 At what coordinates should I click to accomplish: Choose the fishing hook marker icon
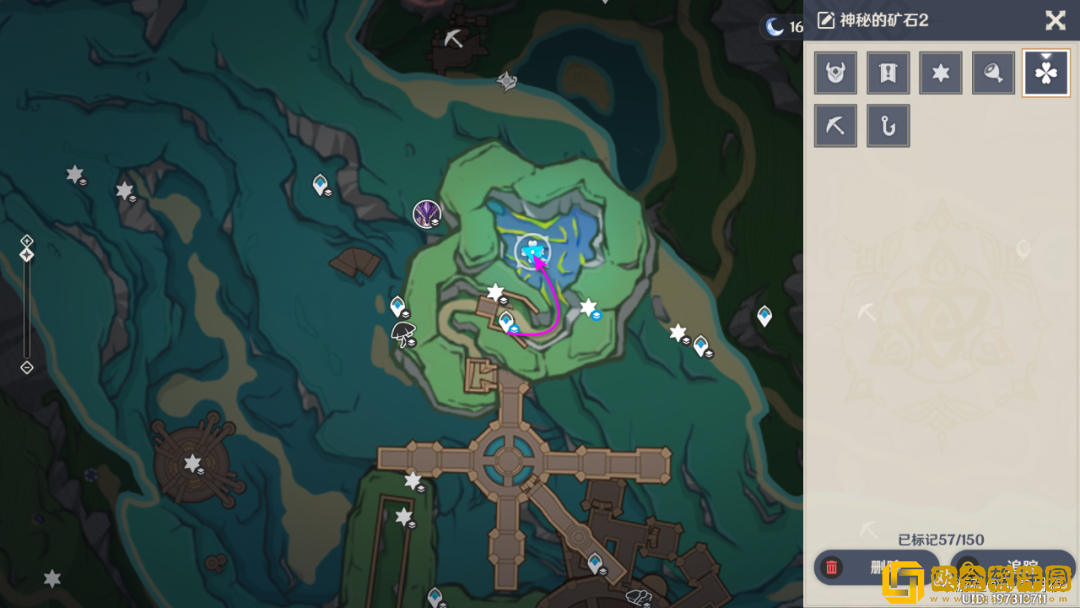(x=888, y=126)
